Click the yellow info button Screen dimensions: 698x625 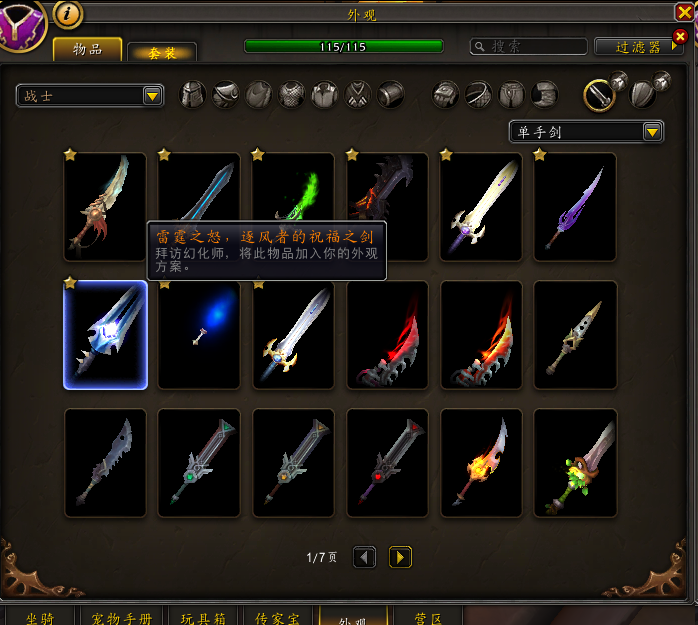point(67,13)
